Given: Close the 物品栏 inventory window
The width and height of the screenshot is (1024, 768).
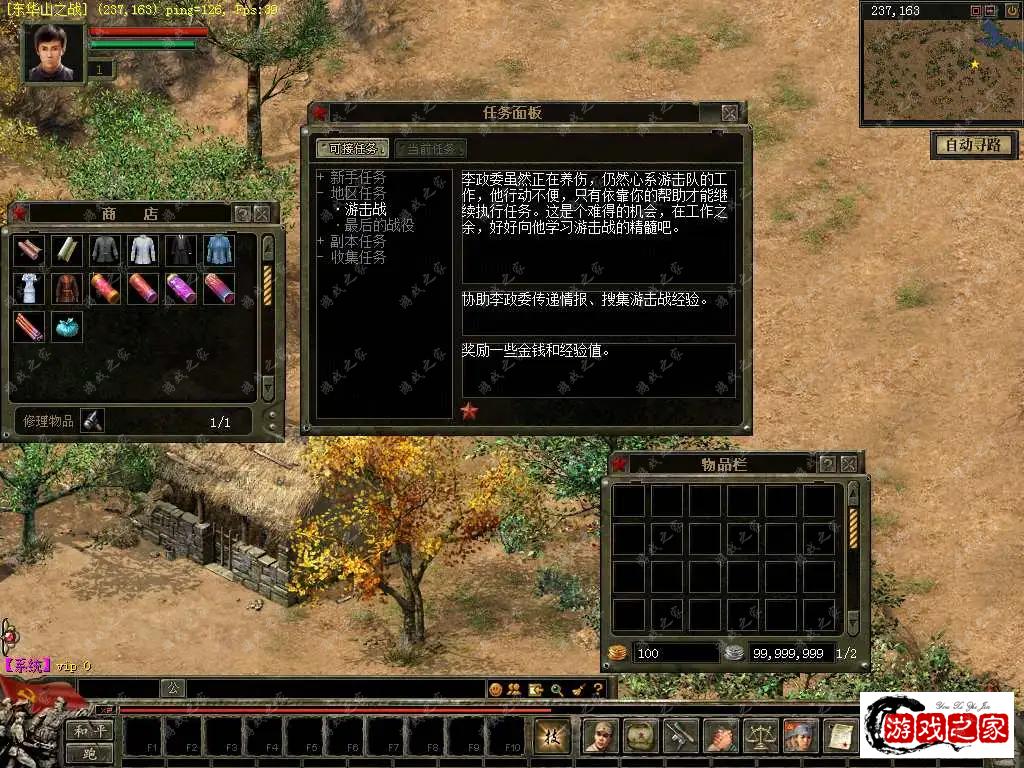Looking at the screenshot, I should pyautogui.click(x=849, y=464).
